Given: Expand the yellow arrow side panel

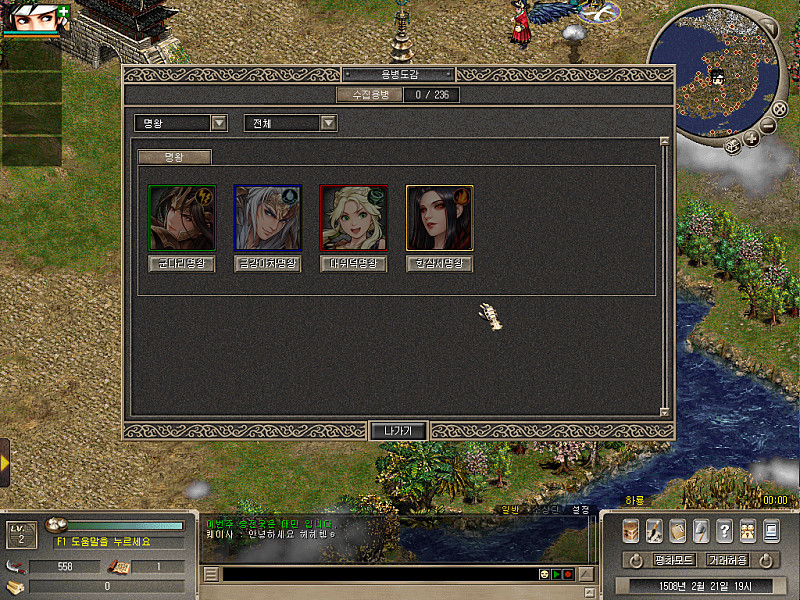Looking at the screenshot, I should (x=5, y=463).
